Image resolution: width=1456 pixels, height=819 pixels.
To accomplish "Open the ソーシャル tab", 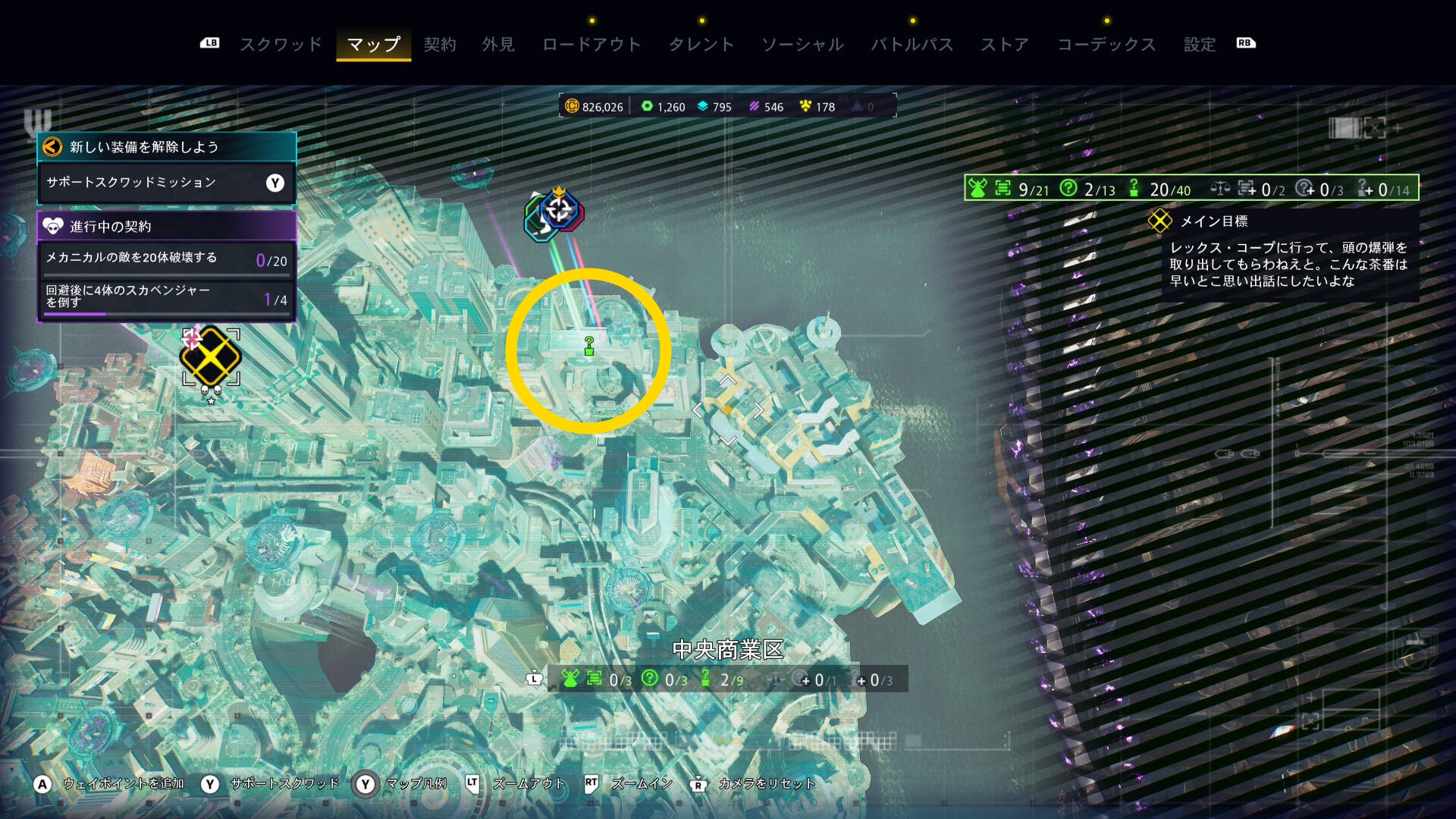I will 802,45.
